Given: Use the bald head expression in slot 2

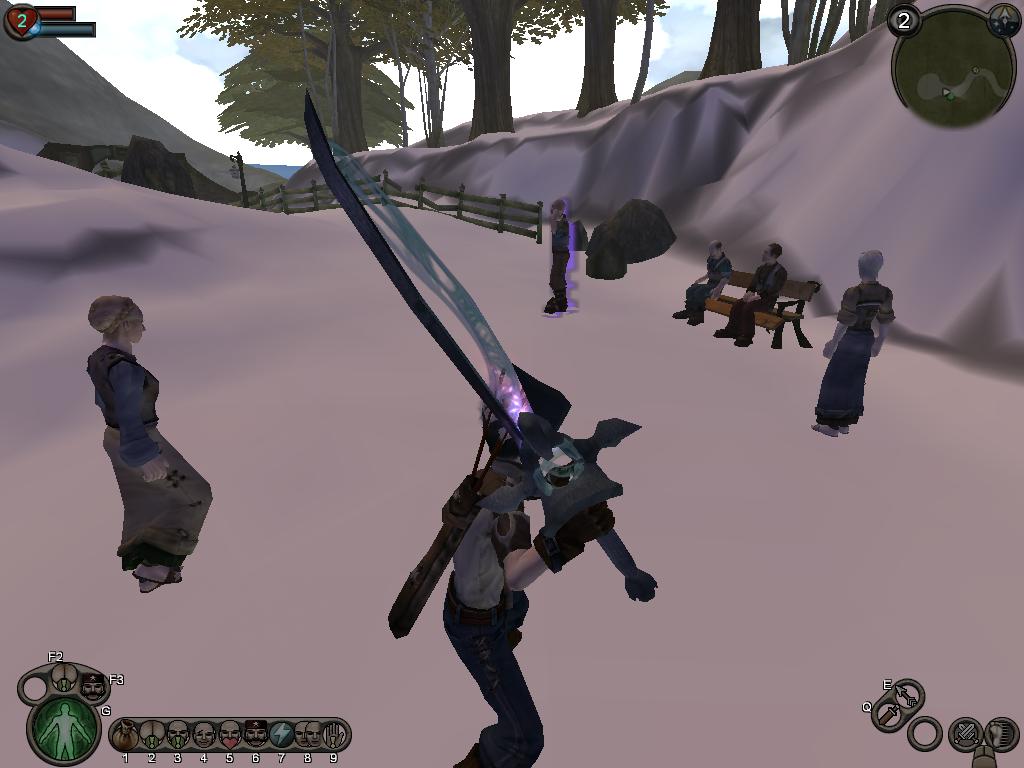Looking at the screenshot, I should click(x=151, y=736).
